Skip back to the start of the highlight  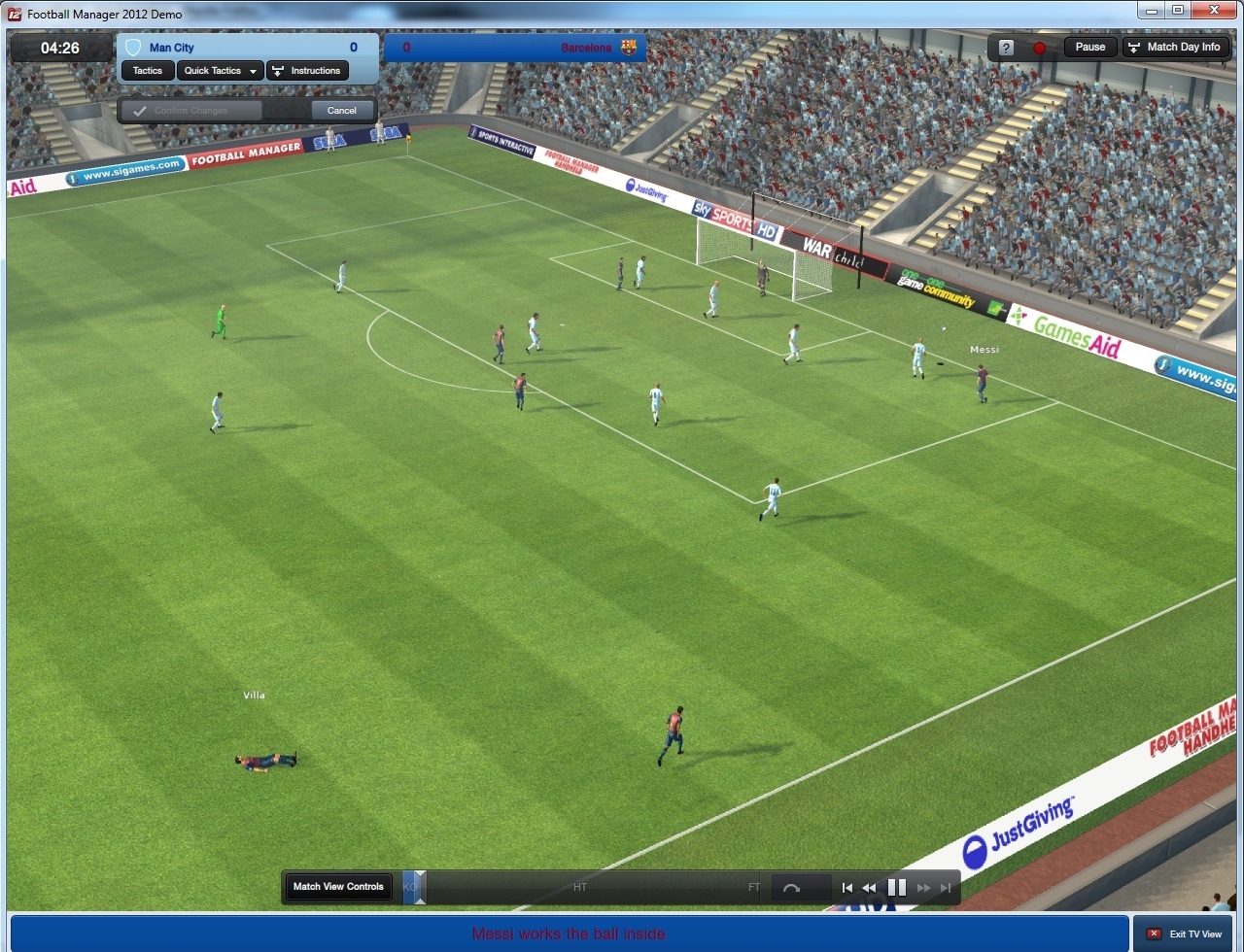click(847, 887)
